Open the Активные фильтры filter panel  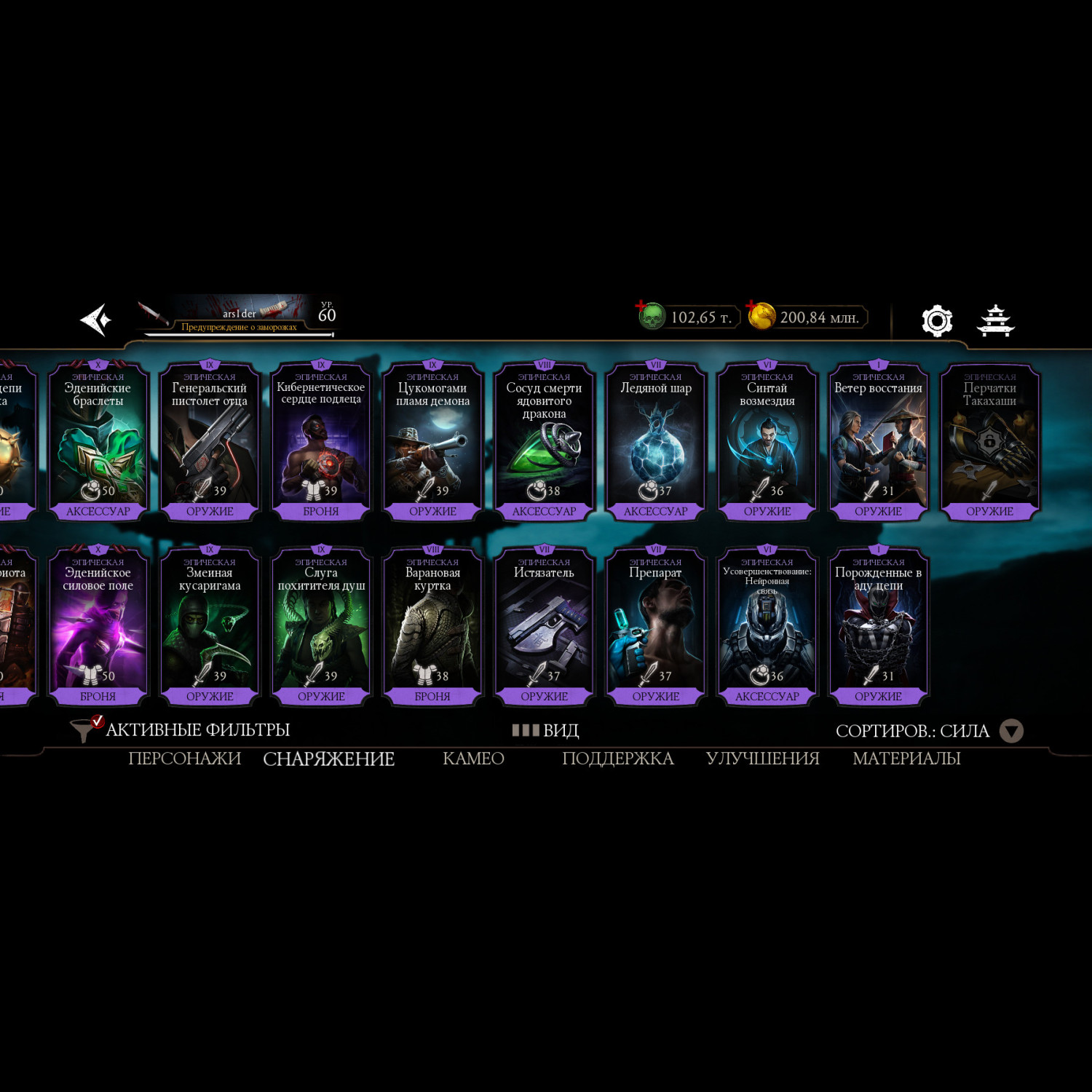[181, 729]
